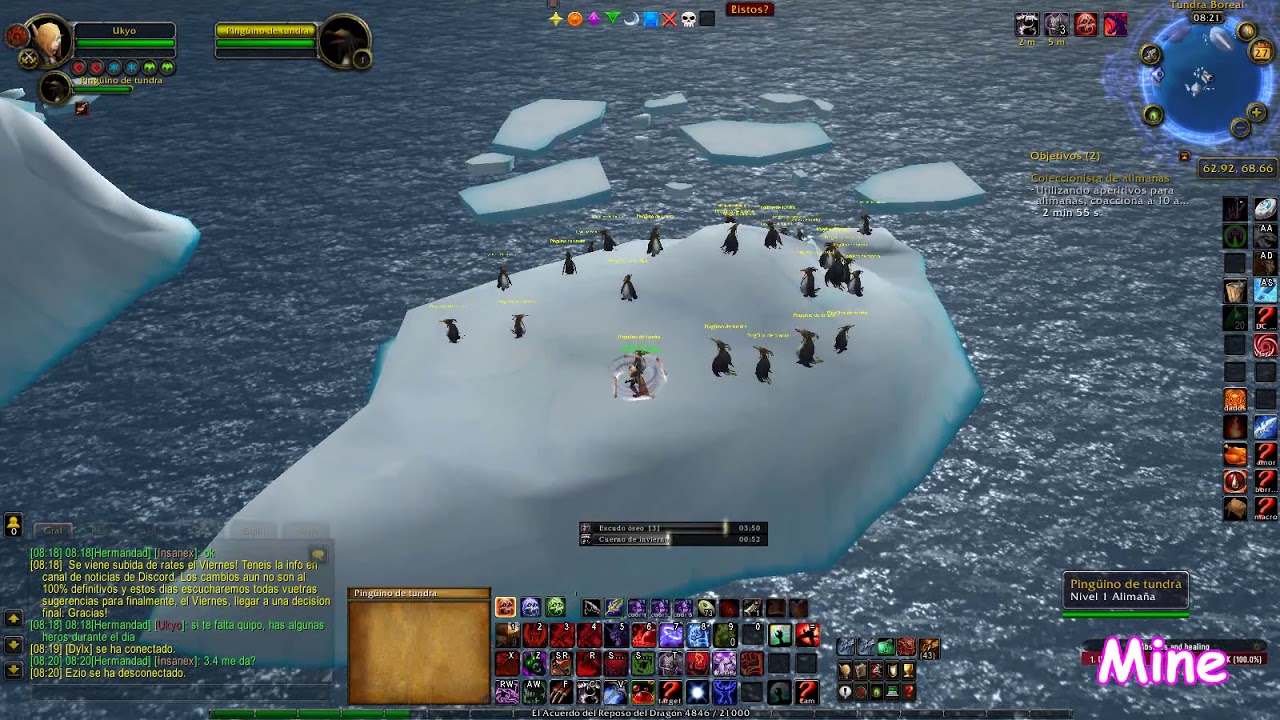Collapse the Objetivos tracker header
The width and height of the screenshot is (1280, 720).
(x=1064, y=156)
